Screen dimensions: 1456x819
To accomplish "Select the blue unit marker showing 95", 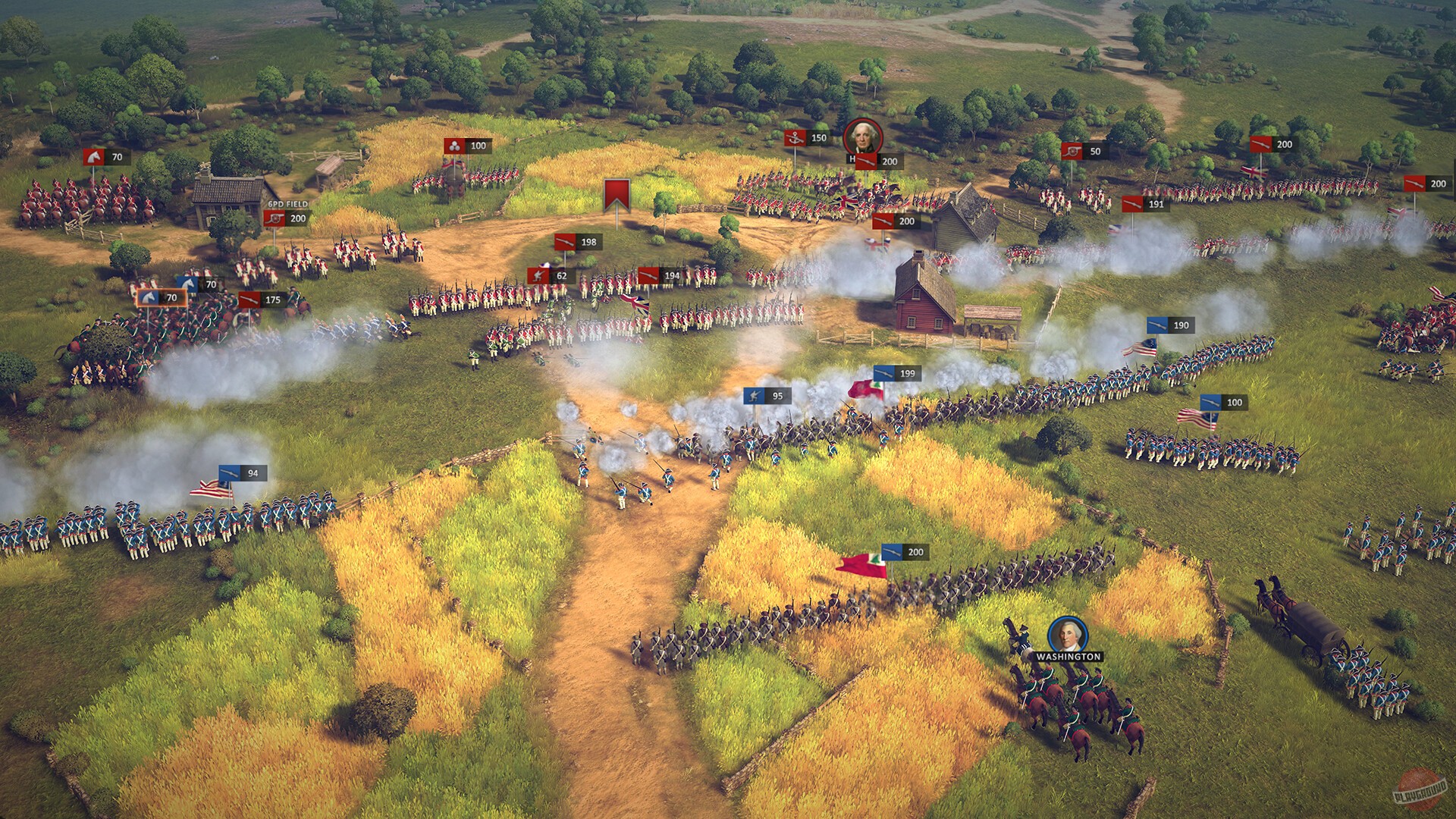I will tap(766, 396).
